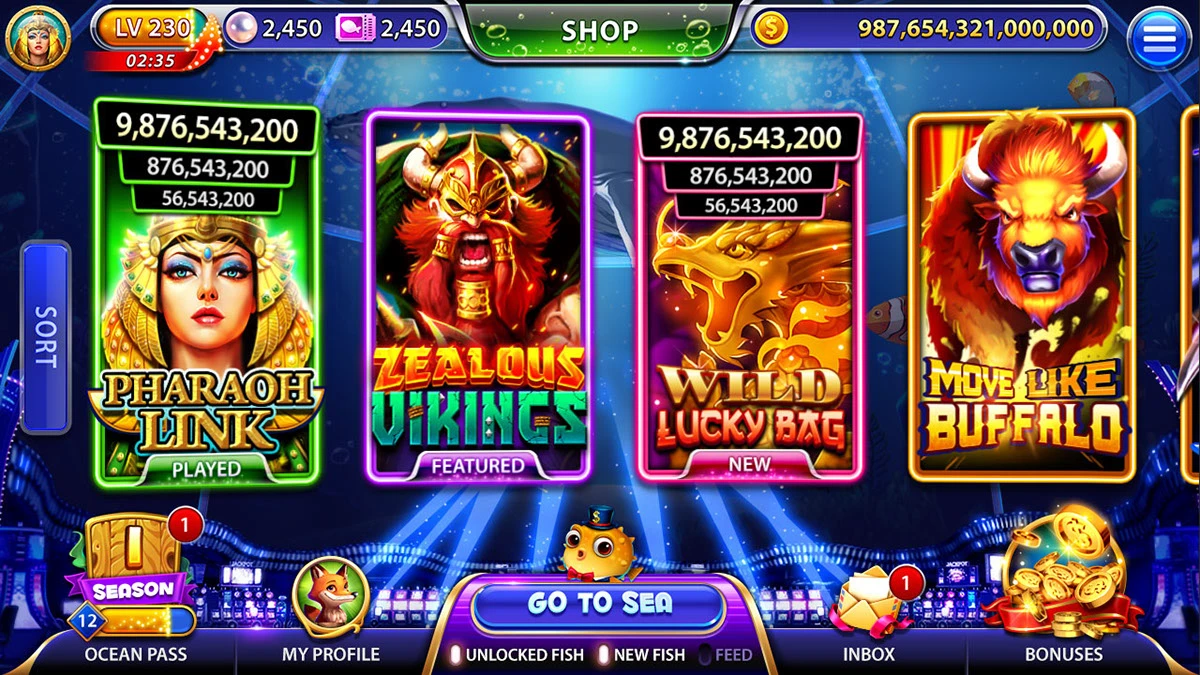Tap the Go To Sea button

(x=598, y=604)
